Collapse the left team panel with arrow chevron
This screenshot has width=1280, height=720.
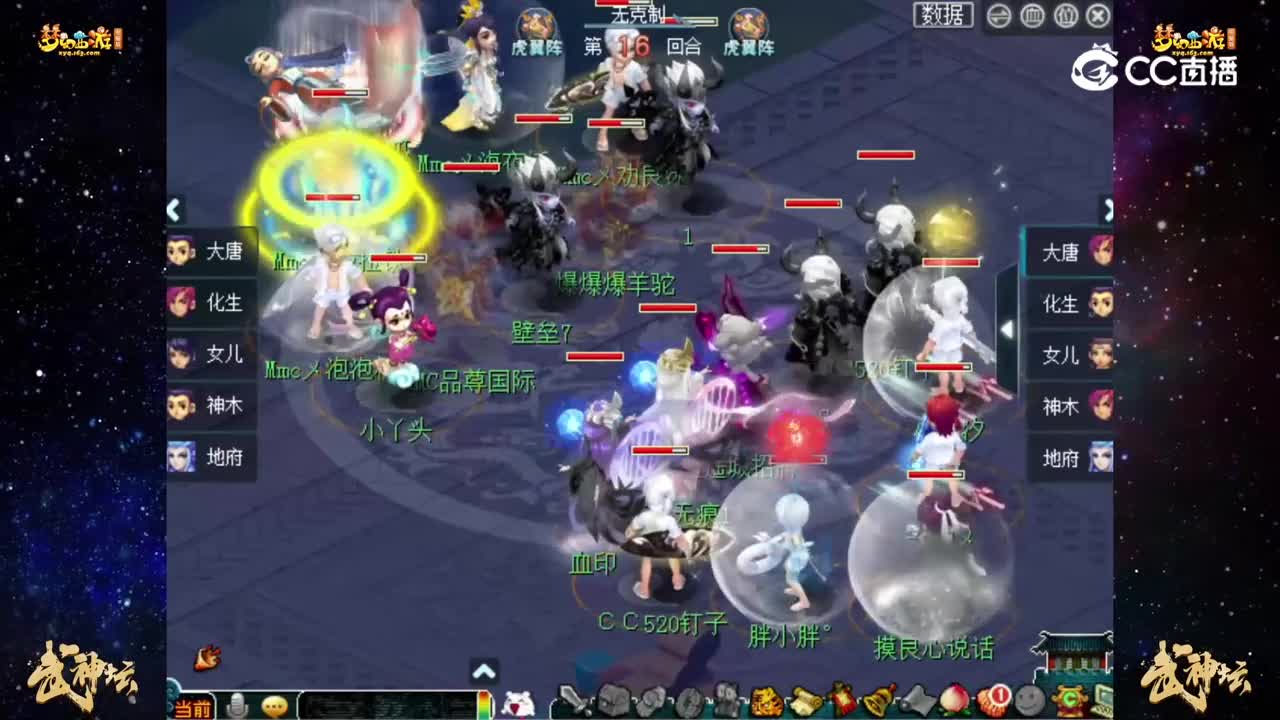(x=172, y=208)
